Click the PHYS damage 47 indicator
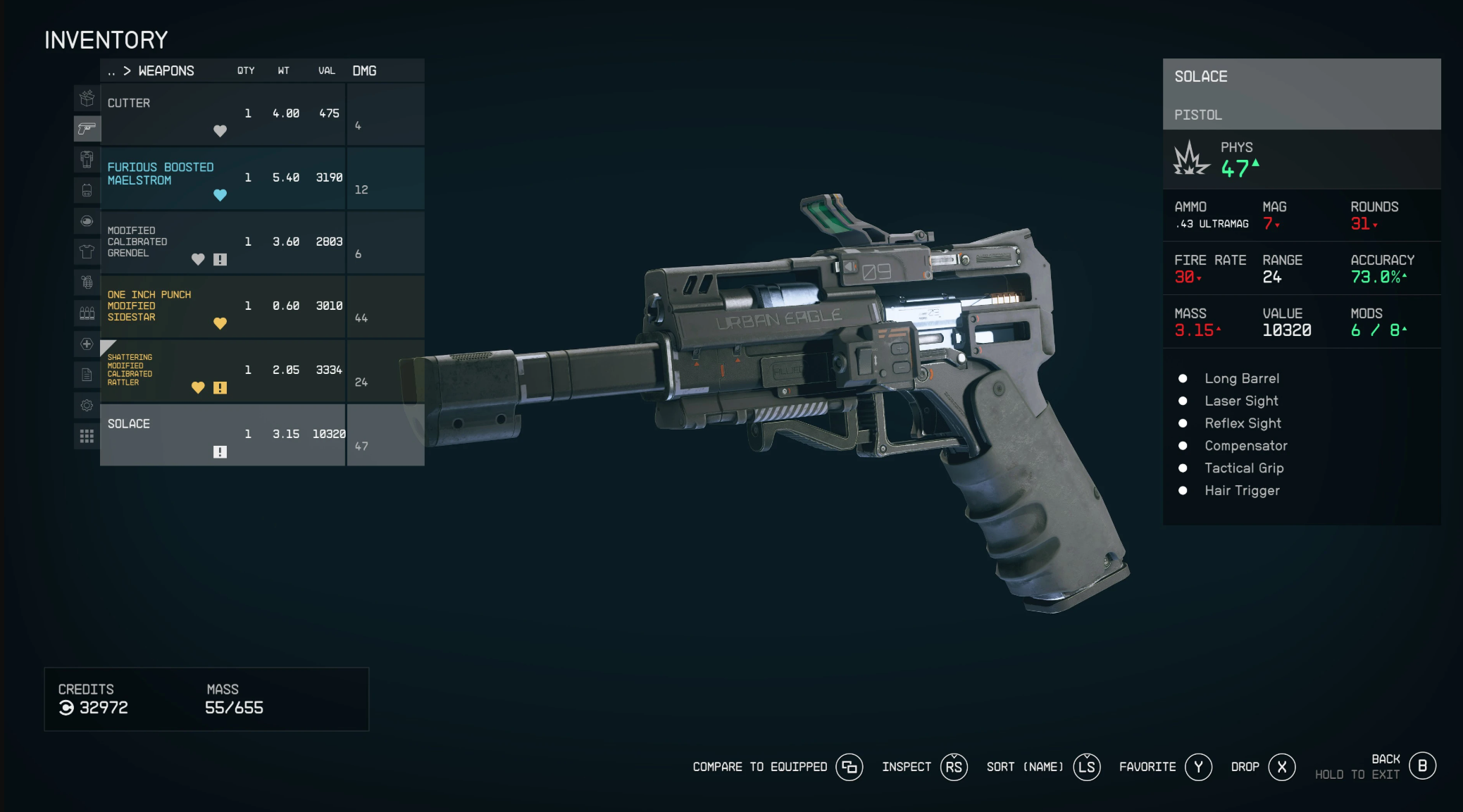 (1236, 167)
